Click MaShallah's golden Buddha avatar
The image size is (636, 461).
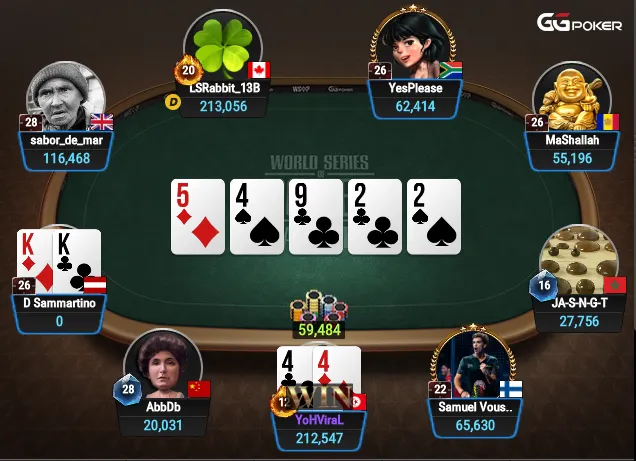point(572,99)
